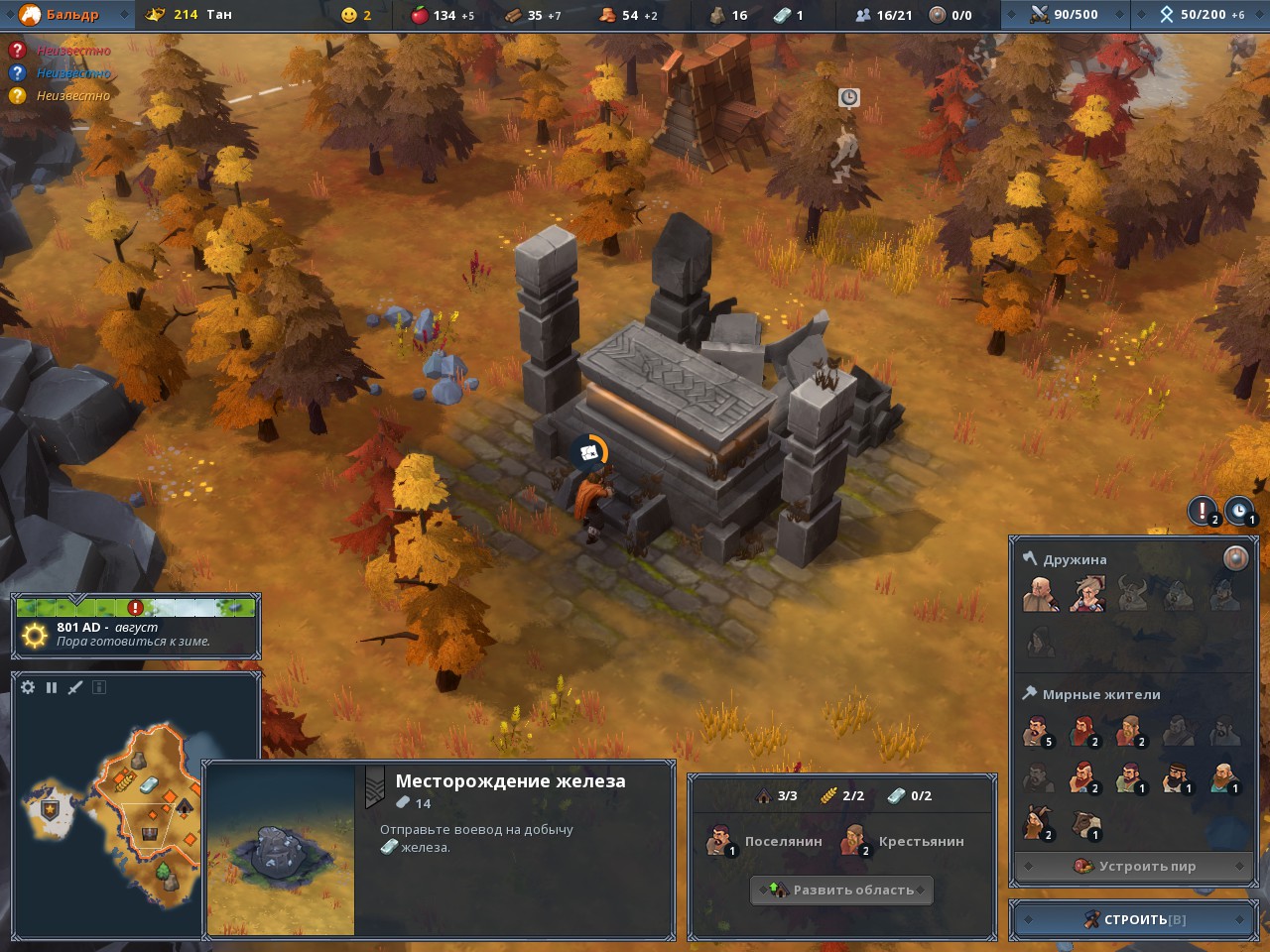Open the settings gear above the minimap
This screenshot has height=952, width=1270.
(28, 687)
